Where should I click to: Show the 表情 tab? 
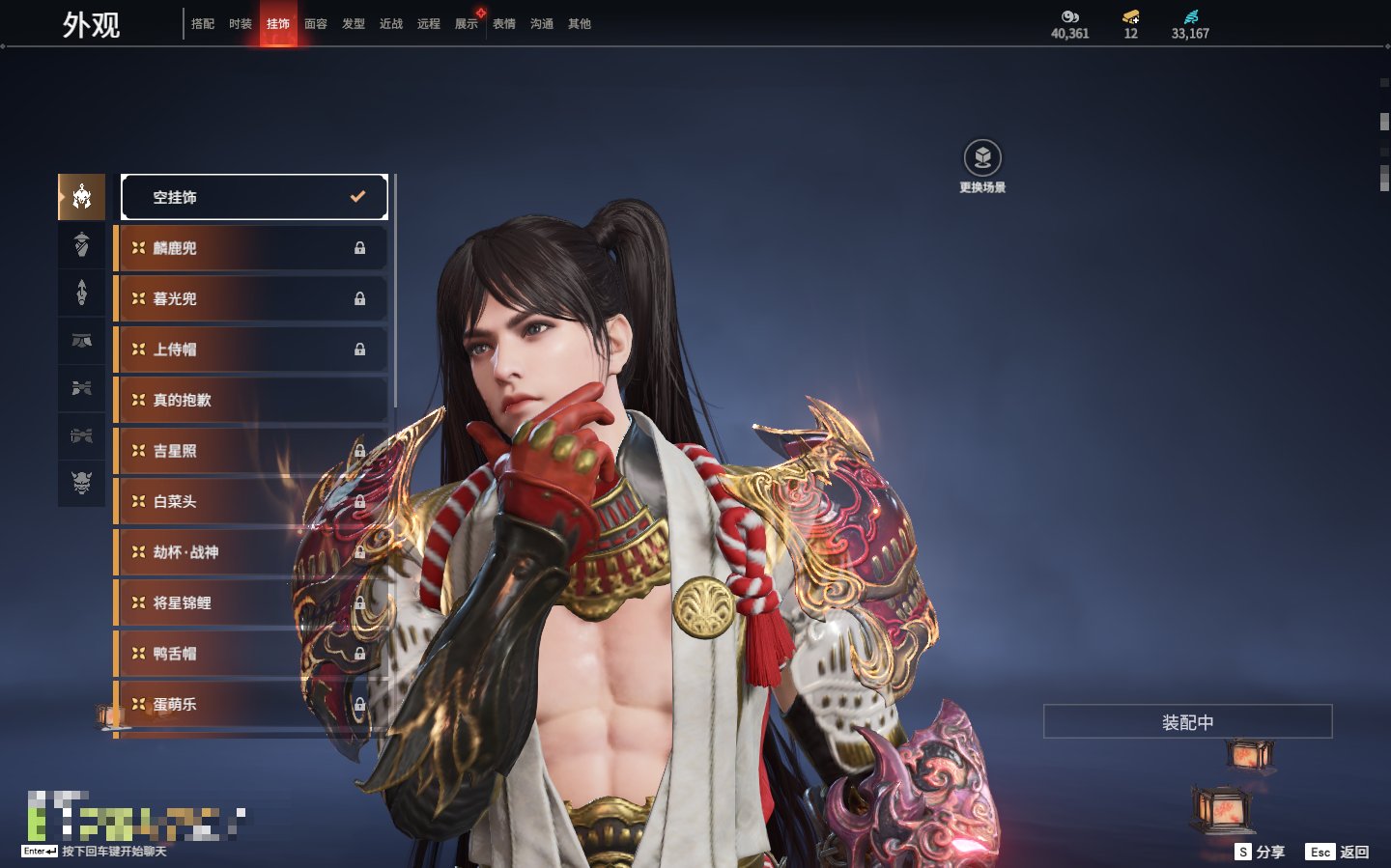(504, 24)
